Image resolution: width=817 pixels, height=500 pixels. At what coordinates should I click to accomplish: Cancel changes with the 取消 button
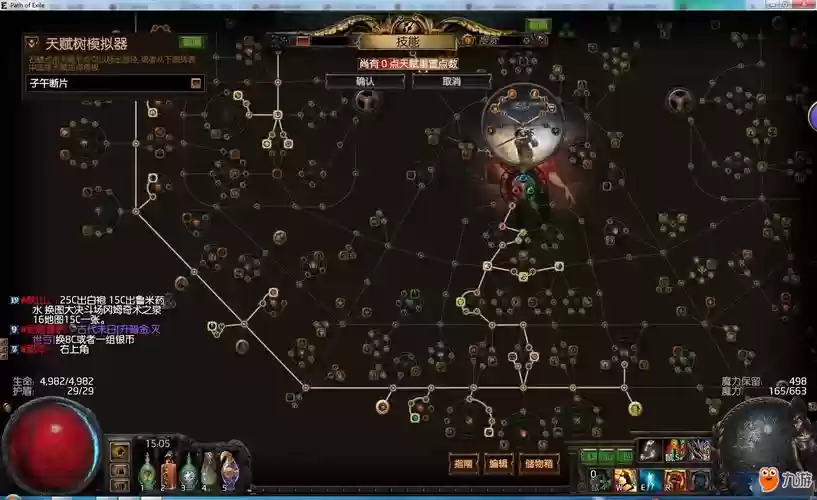coord(451,81)
